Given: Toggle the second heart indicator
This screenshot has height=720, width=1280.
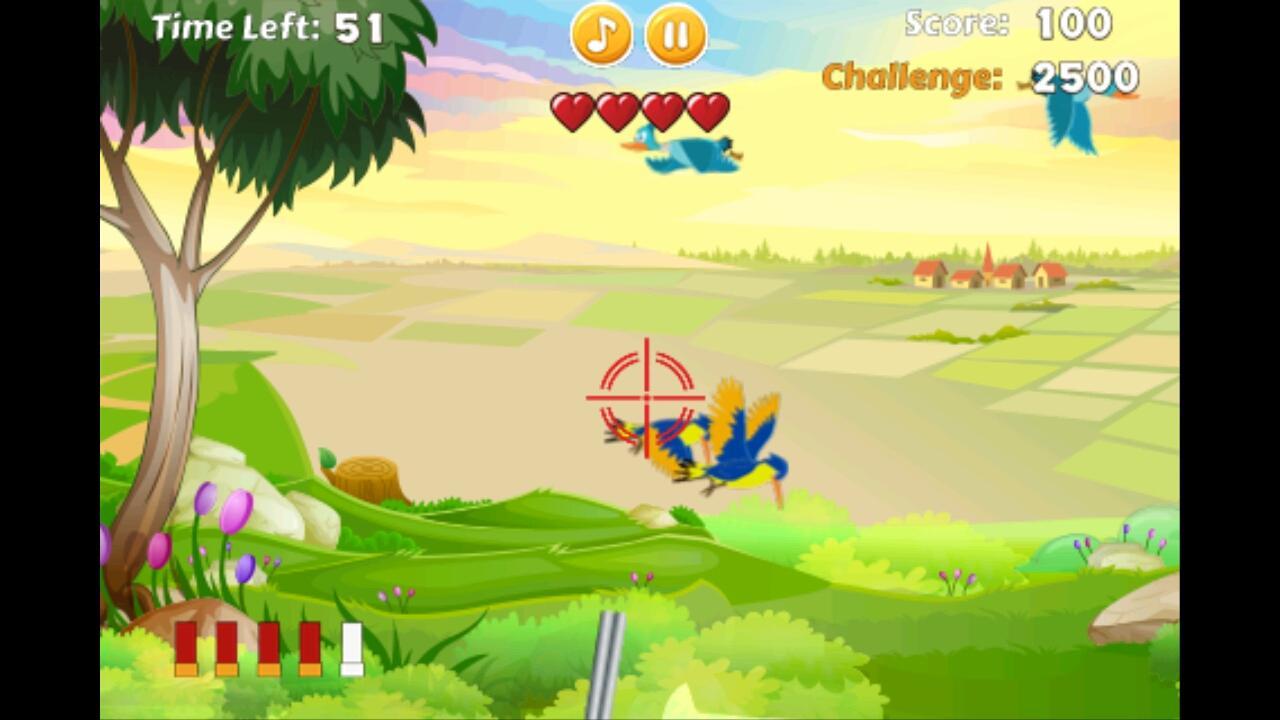Looking at the screenshot, I should tap(616, 110).
